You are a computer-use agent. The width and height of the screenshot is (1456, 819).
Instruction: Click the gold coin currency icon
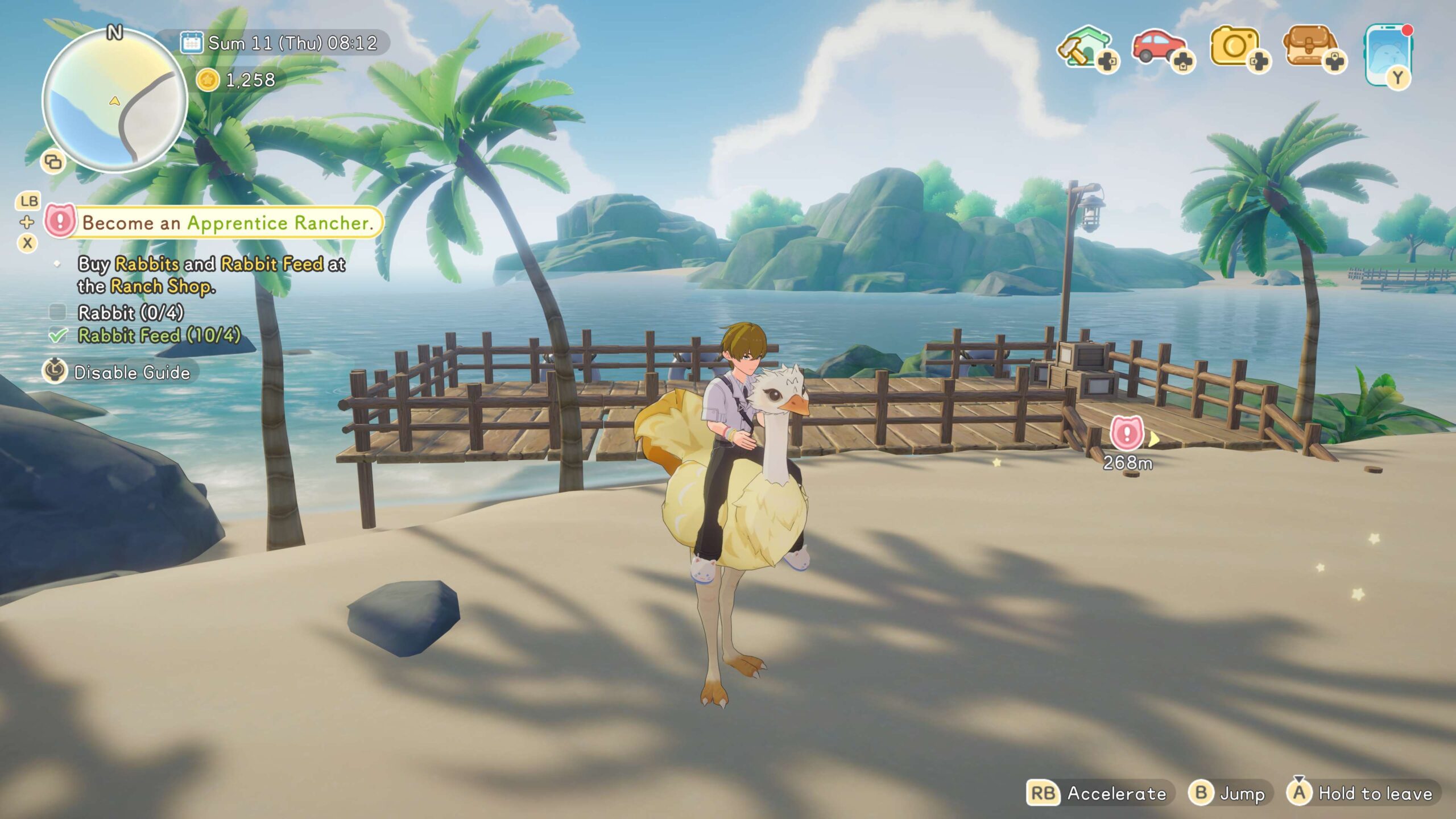coord(208,80)
